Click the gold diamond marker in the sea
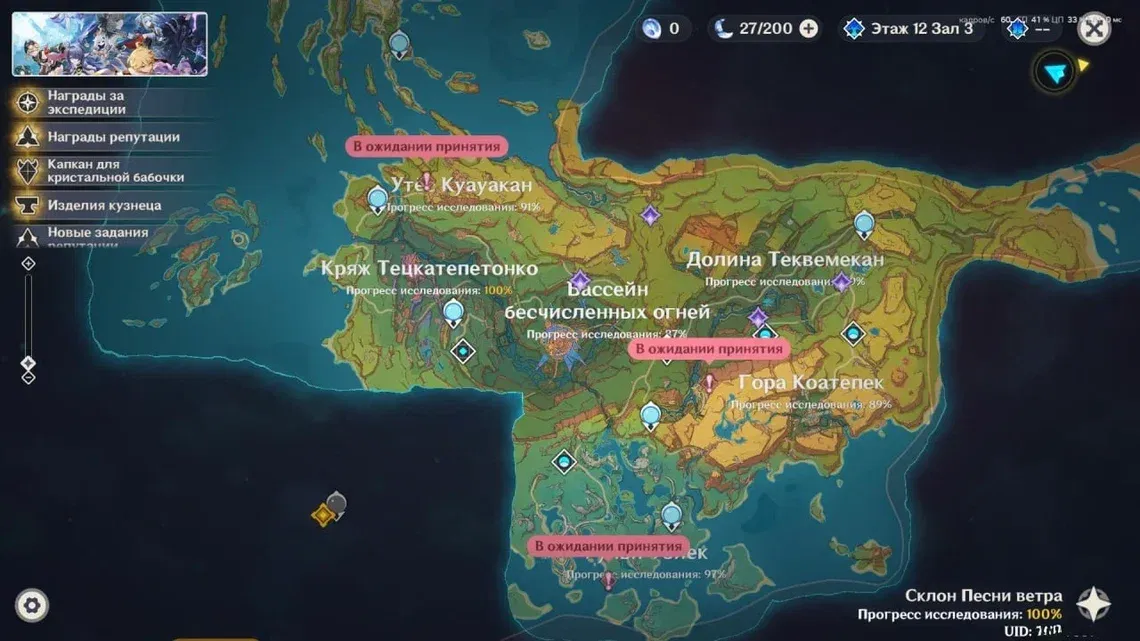Image resolution: width=1140 pixels, height=641 pixels. pos(322,515)
